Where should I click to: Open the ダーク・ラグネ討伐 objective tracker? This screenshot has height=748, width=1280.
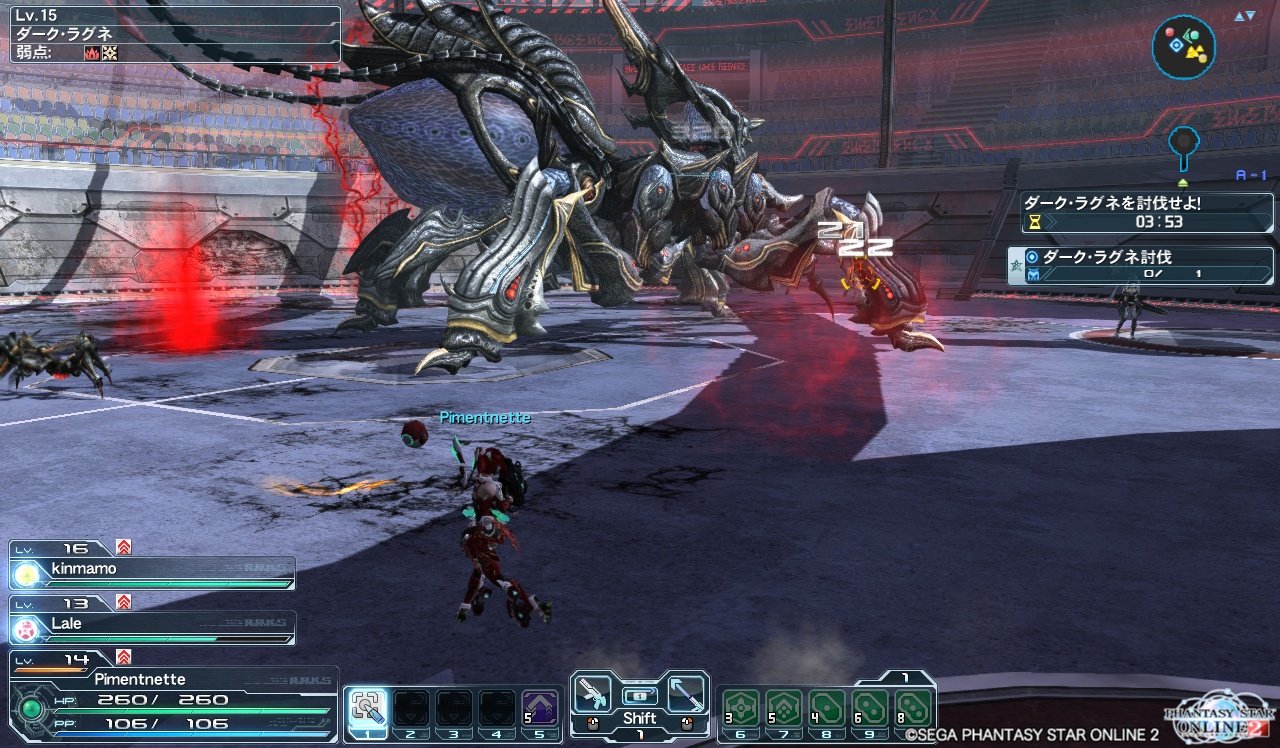click(1140, 265)
